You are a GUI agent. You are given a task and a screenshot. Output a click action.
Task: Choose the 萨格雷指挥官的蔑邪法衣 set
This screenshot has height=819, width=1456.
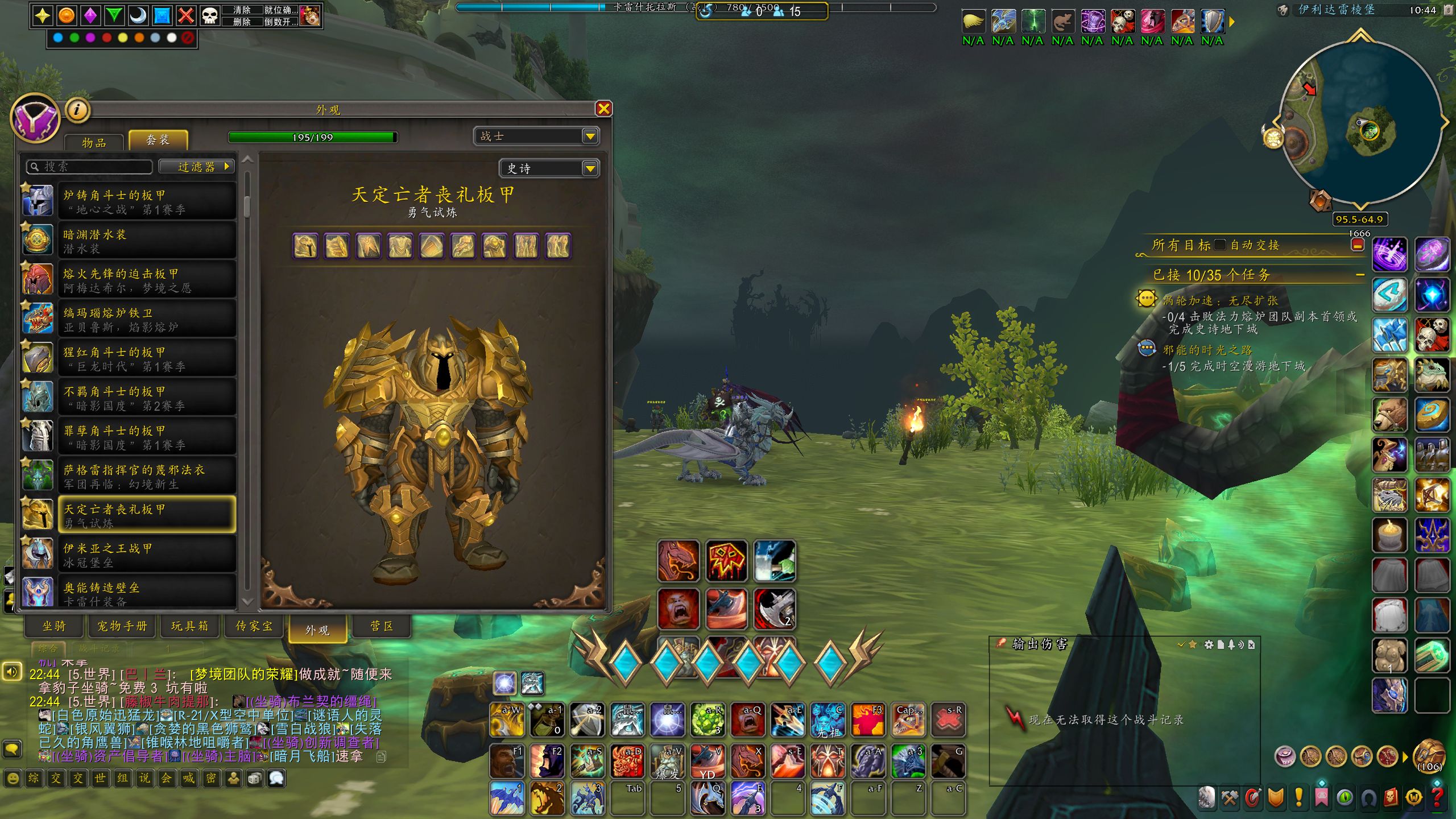(x=147, y=477)
